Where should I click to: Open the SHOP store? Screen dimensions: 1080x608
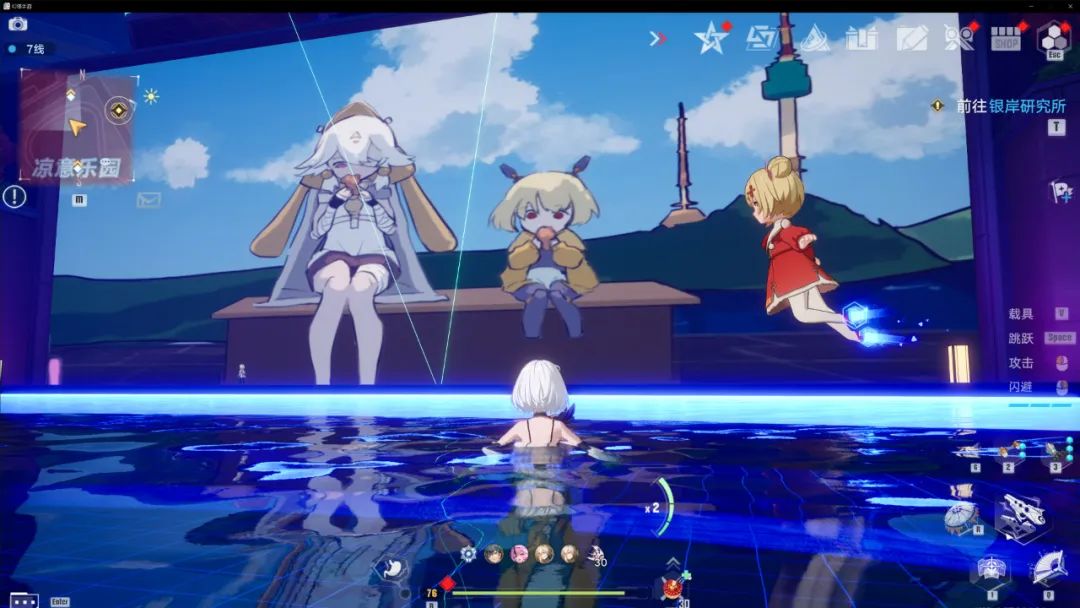click(1005, 39)
